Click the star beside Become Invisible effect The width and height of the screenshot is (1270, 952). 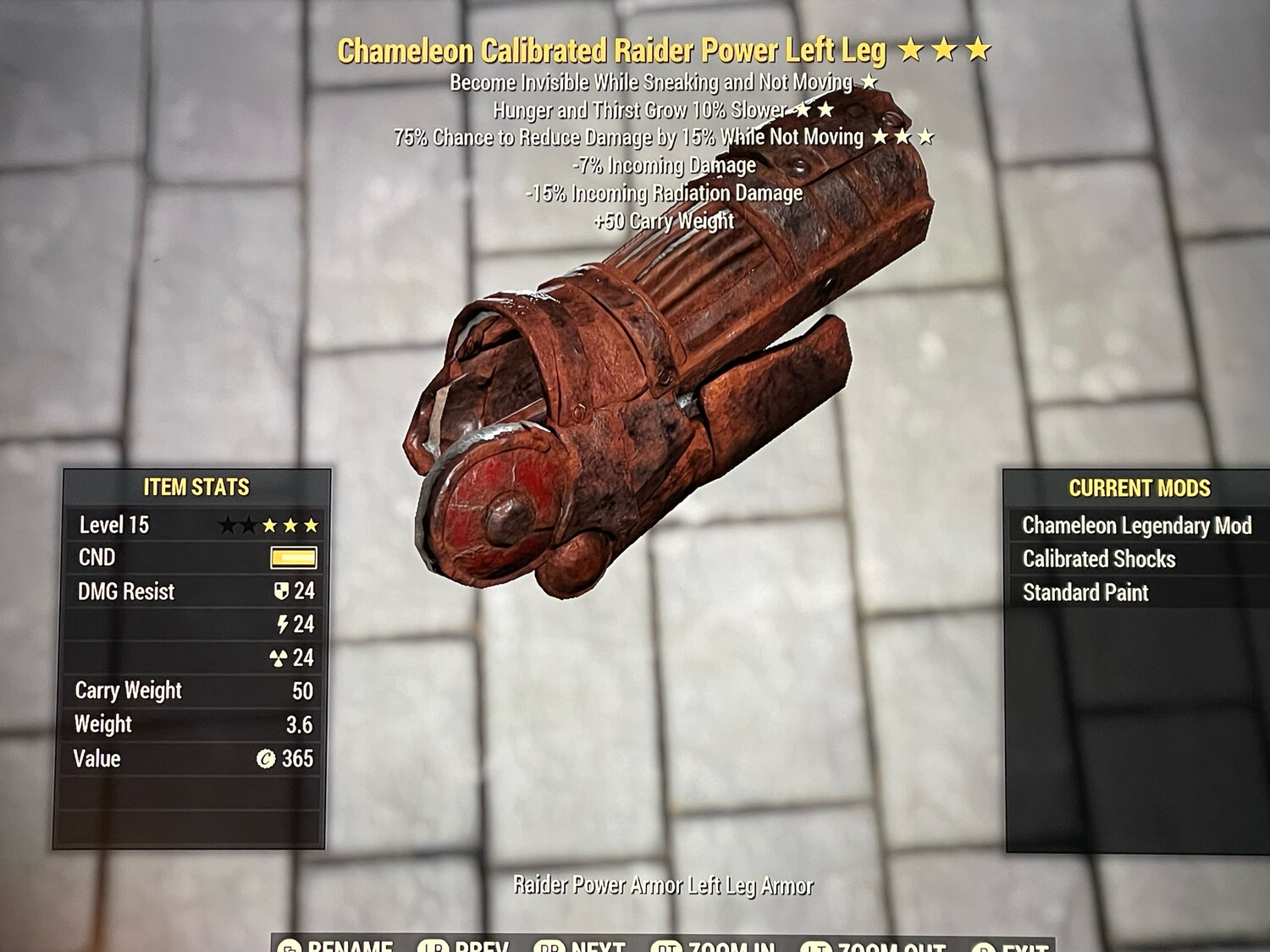[870, 82]
